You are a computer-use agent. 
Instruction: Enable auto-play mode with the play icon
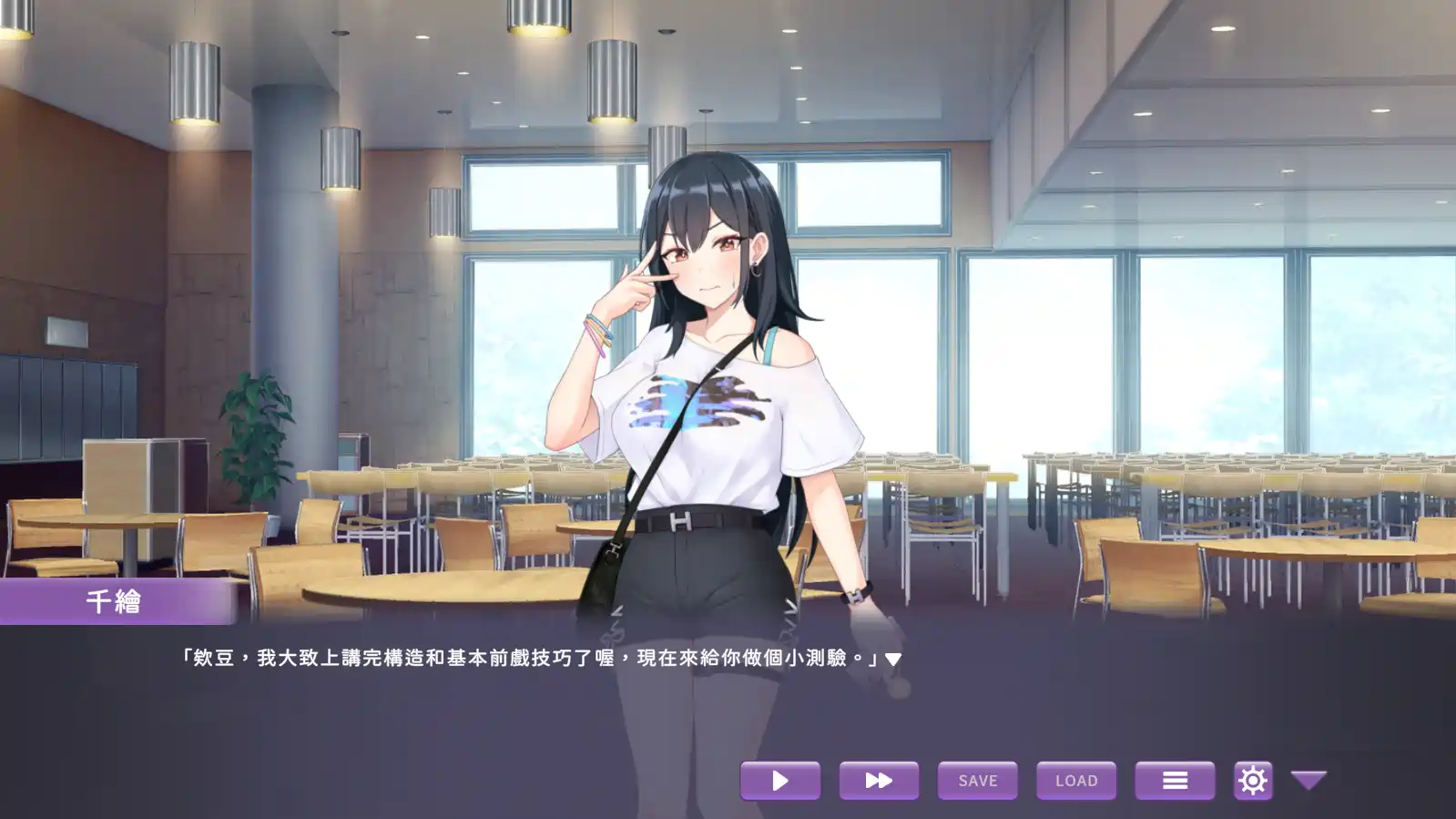(x=779, y=780)
